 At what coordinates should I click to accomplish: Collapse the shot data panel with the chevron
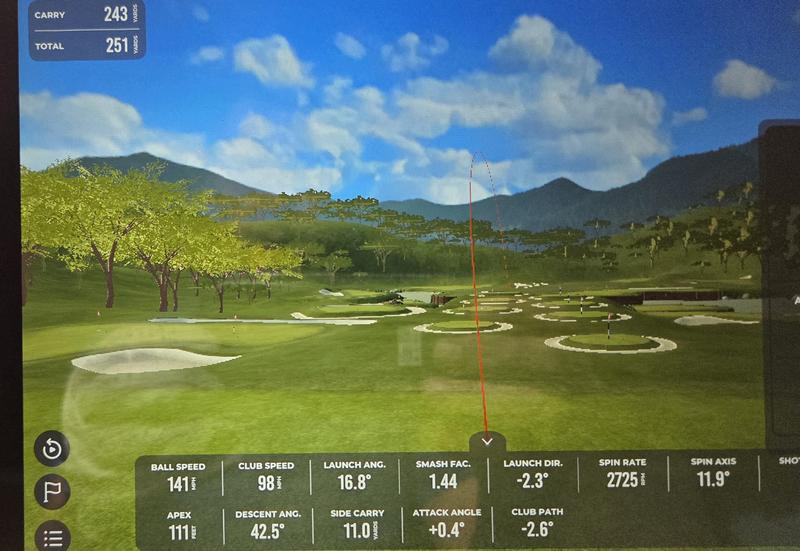(x=487, y=441)
